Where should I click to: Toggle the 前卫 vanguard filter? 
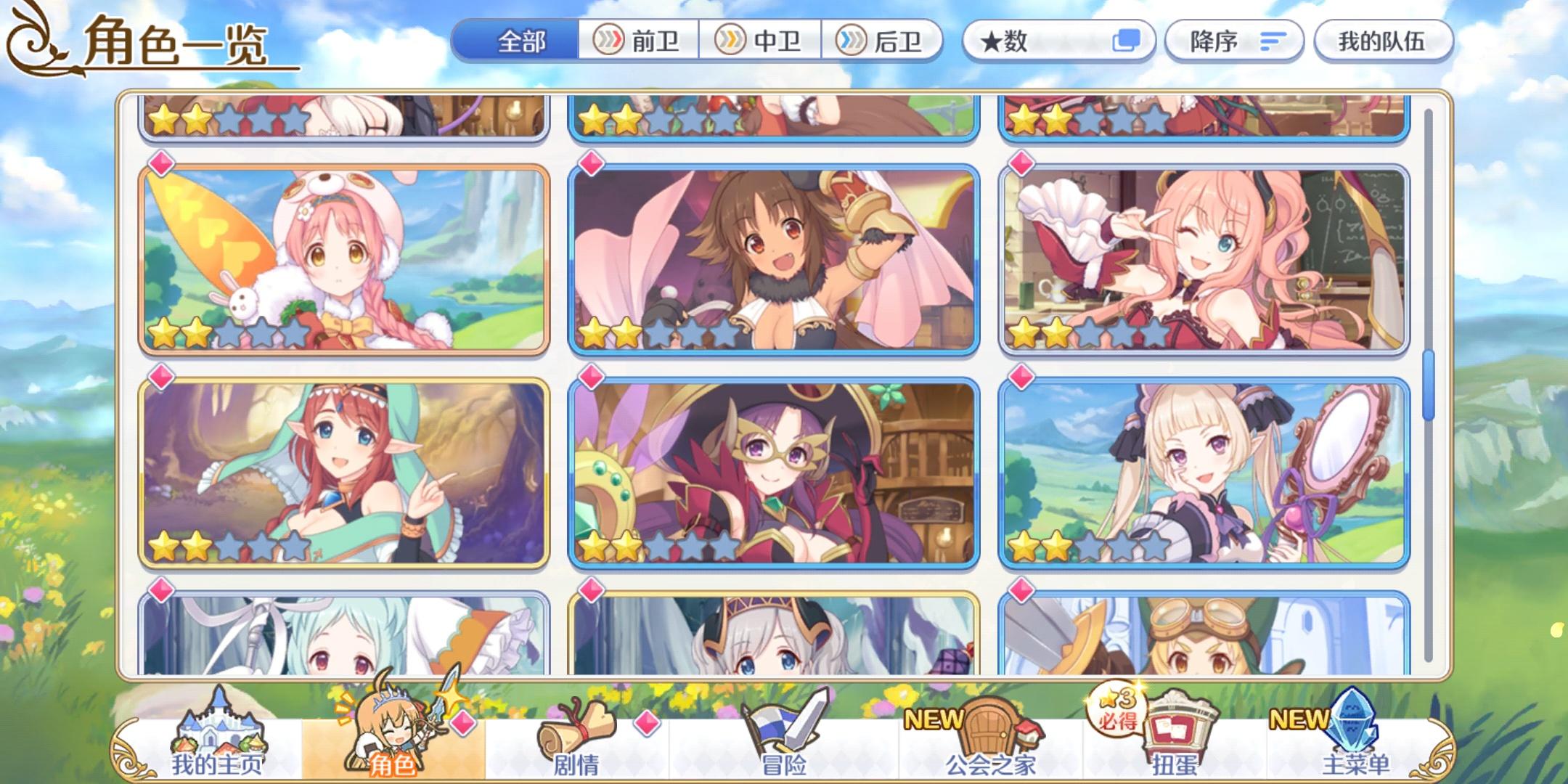point(639,41)
